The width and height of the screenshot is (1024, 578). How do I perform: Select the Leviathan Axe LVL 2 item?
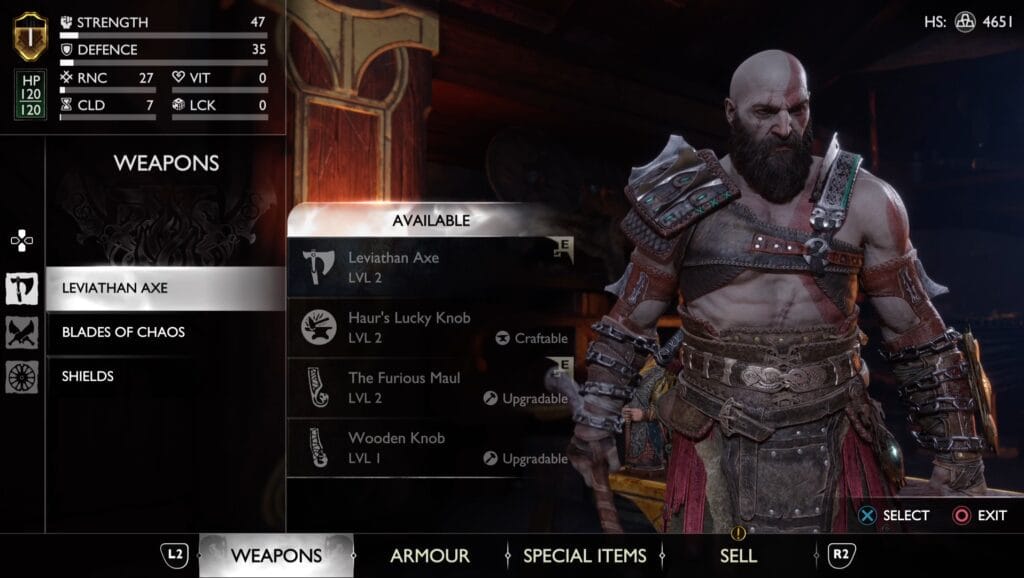tap(430, 267)
